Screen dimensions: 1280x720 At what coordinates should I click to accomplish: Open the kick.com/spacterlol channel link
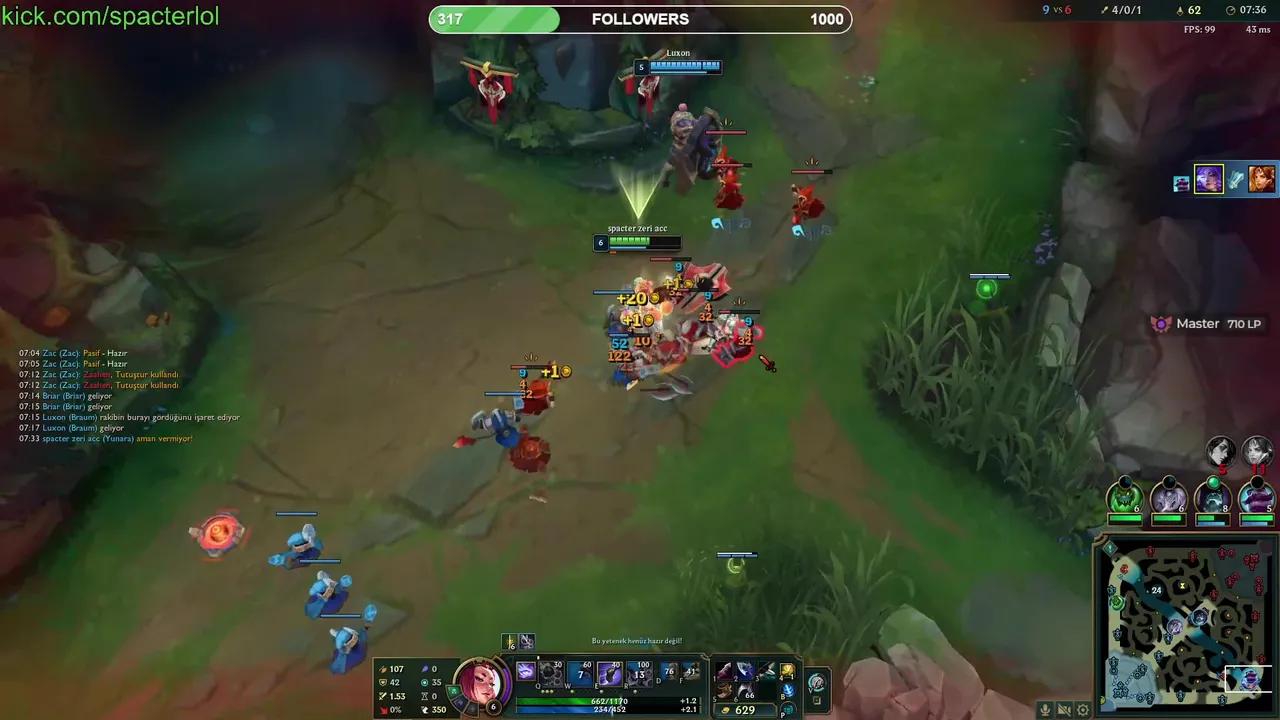pos(108,15)
